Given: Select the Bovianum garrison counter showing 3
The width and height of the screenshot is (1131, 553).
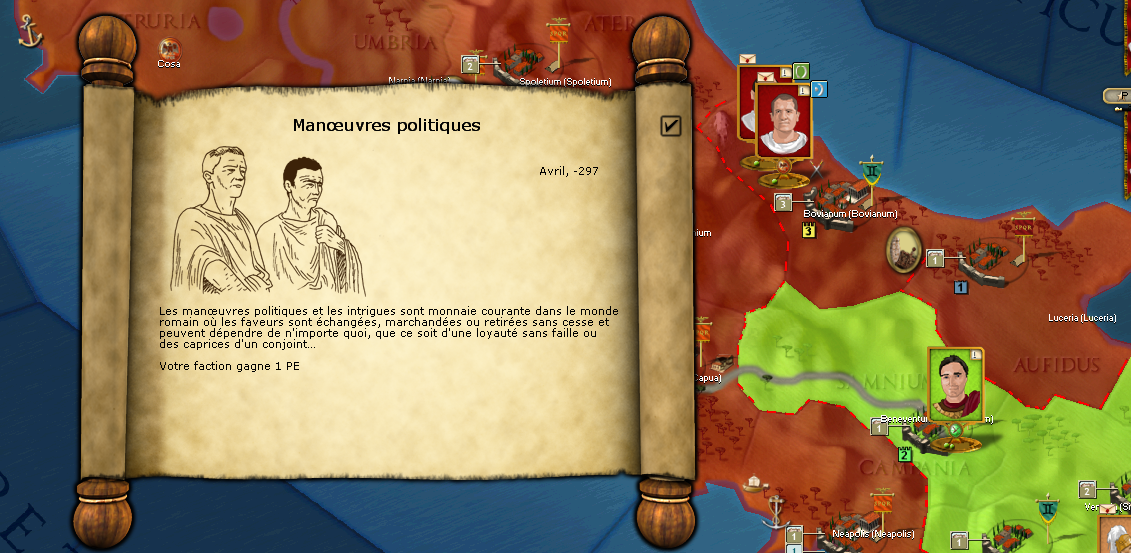Looking at the screenshot, I should tap(783, 203).
